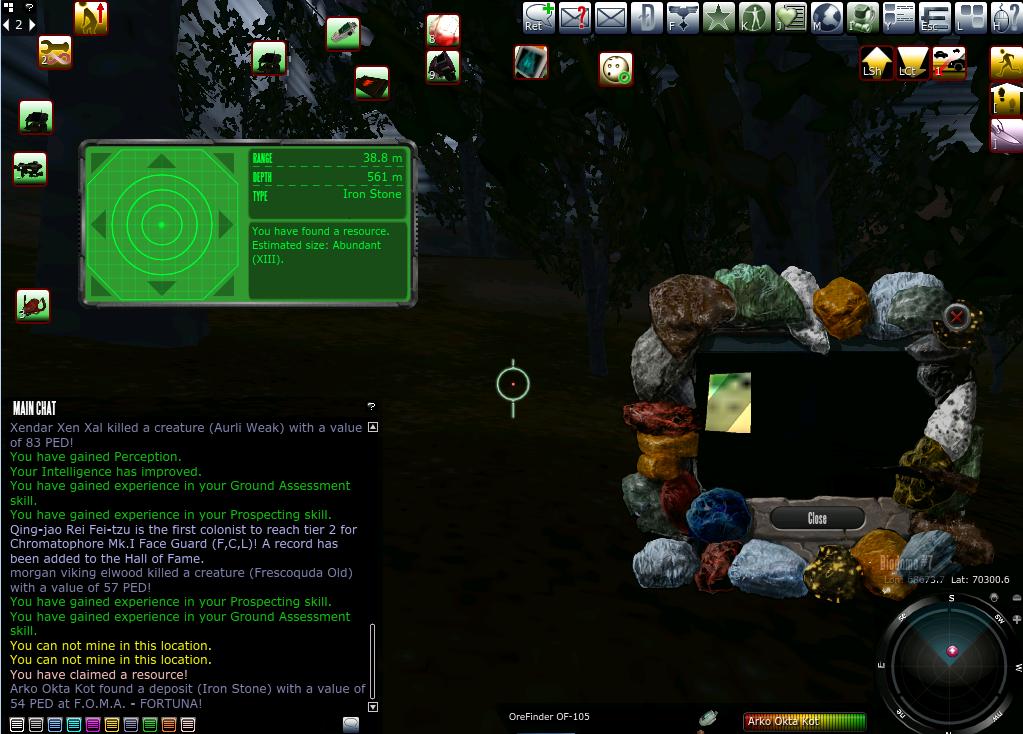Select the magenta chat channel tab
Image resolution: width=1023 pixels, height=734 pixels.
pos(92,724)
